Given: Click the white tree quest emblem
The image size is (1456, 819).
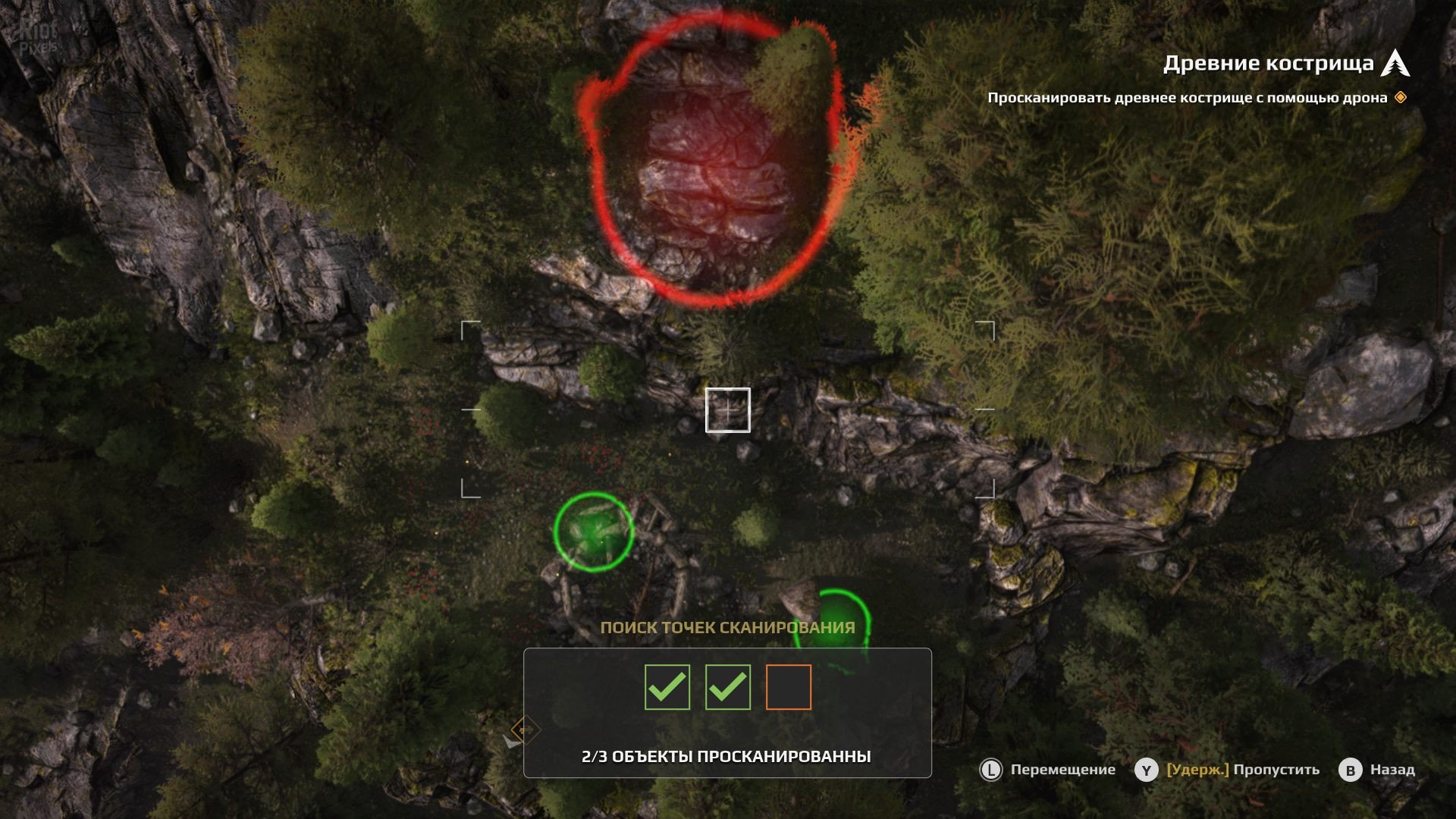Looking at the screenshot, I should coord(1395,63).
